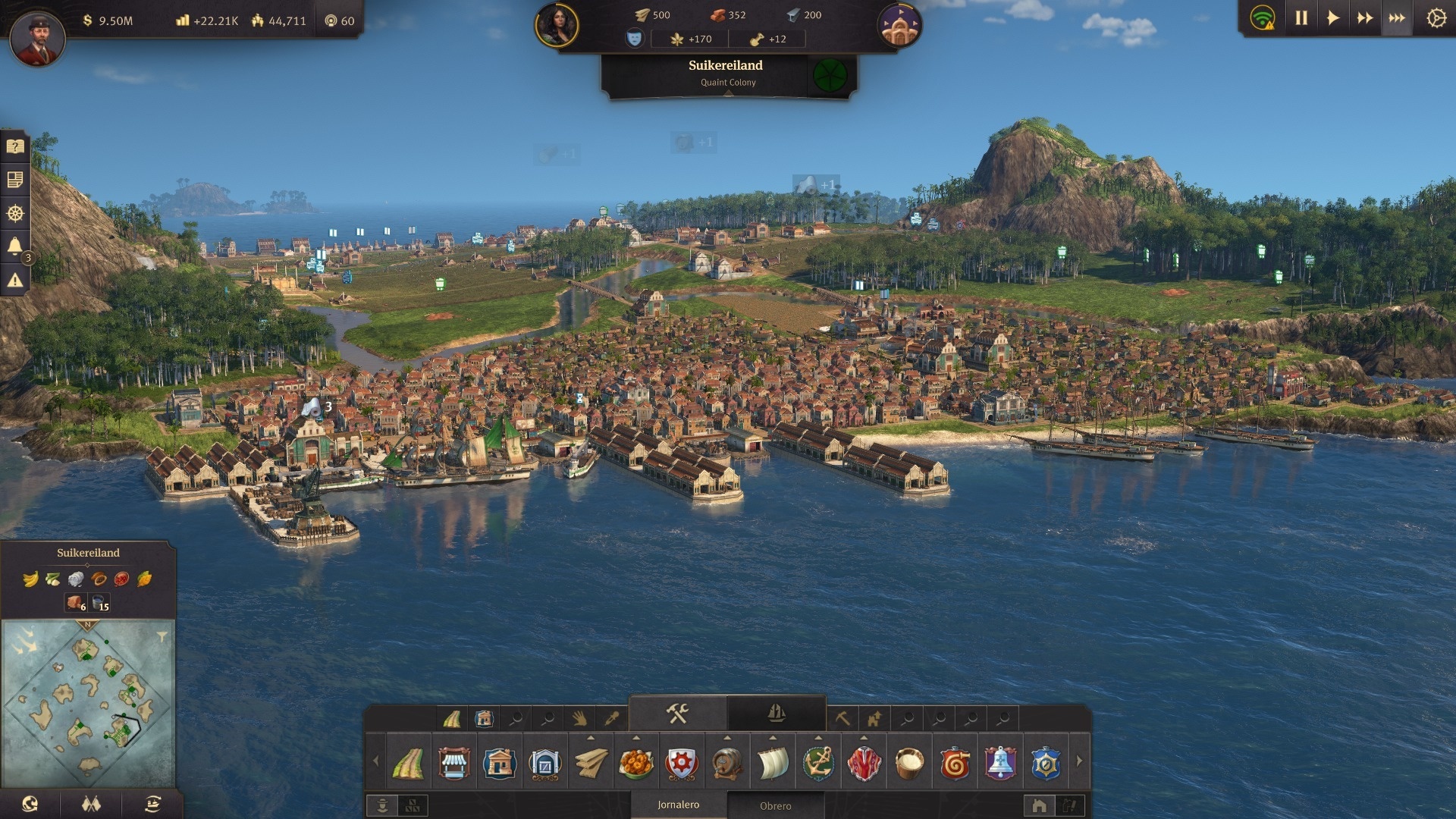1456x819 pixels.
Task: Select the Jornalero population tab
Action: pyautogui.click(x=678, y=805)
